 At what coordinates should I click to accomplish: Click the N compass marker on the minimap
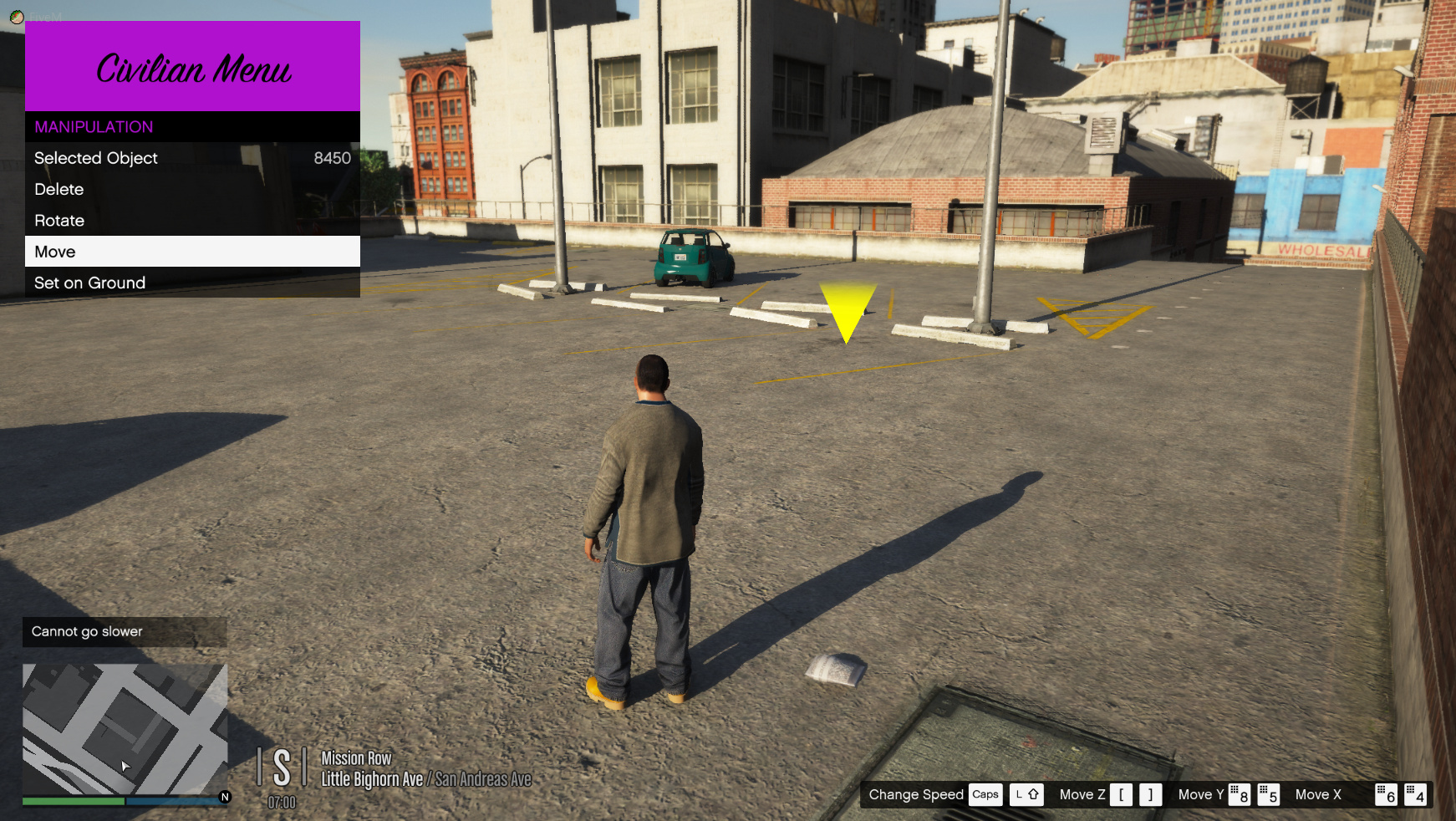224,798
